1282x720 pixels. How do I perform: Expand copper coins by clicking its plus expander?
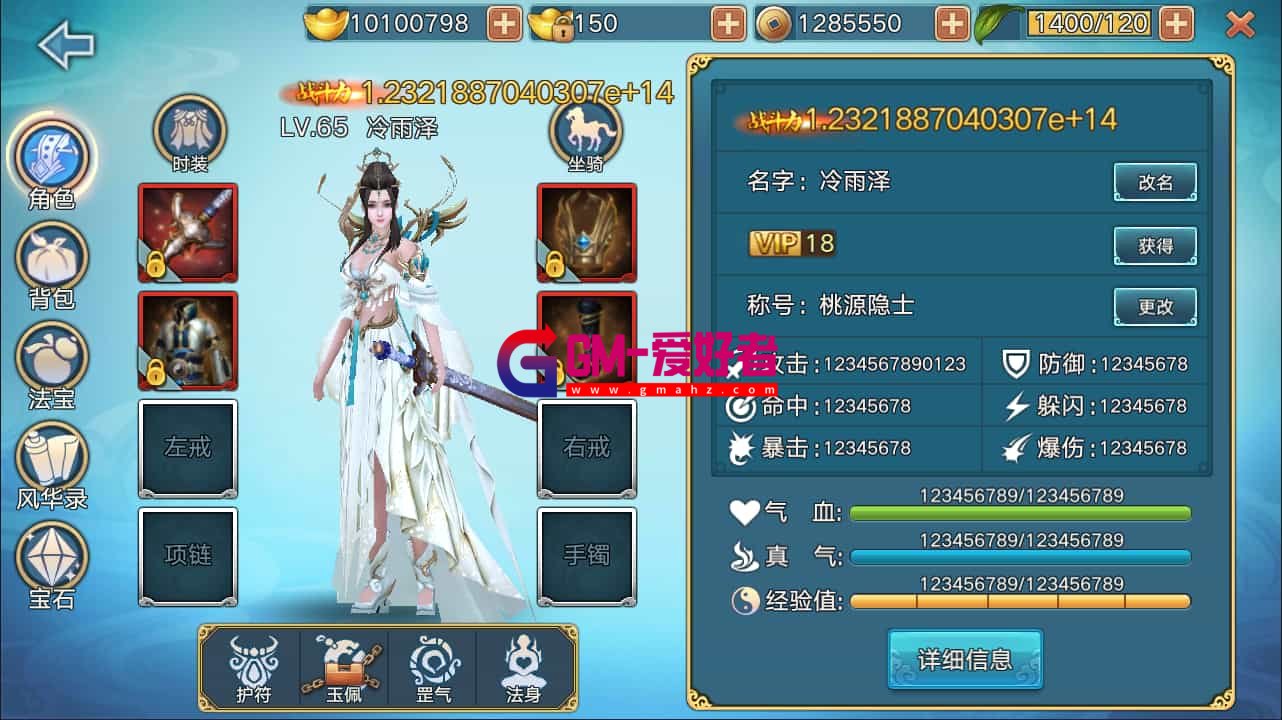point(951,21)
